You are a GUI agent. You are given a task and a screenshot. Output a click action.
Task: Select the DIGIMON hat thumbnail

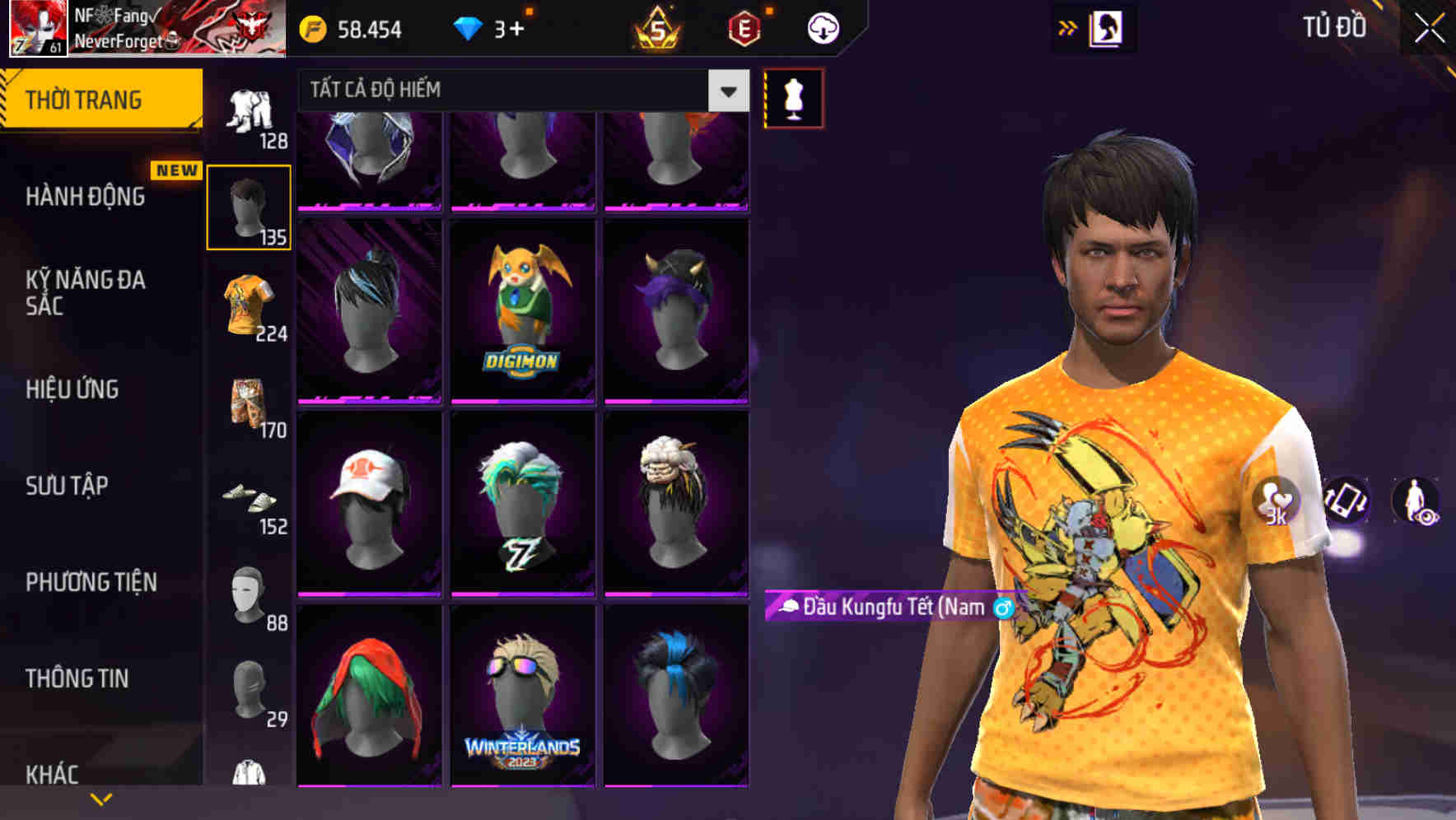(x=521, y=307)
